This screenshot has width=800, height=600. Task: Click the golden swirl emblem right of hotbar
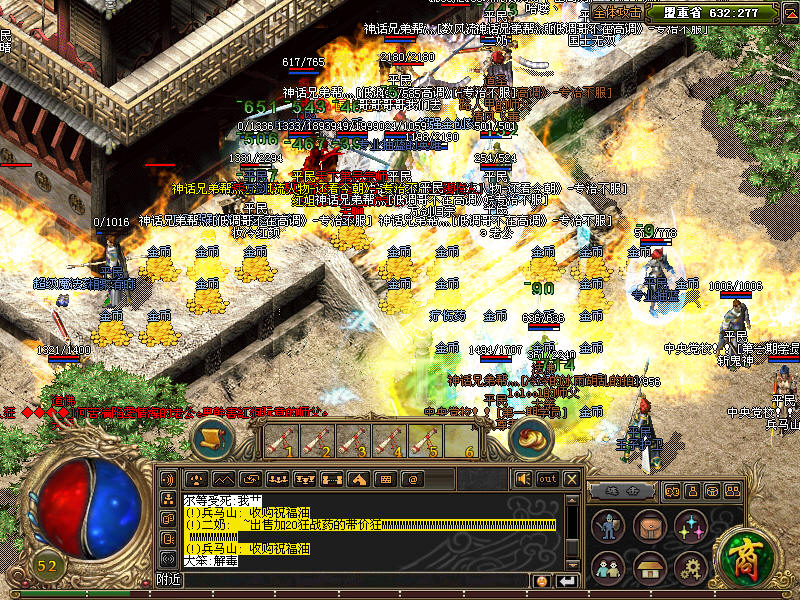click(x=530, y=437)
